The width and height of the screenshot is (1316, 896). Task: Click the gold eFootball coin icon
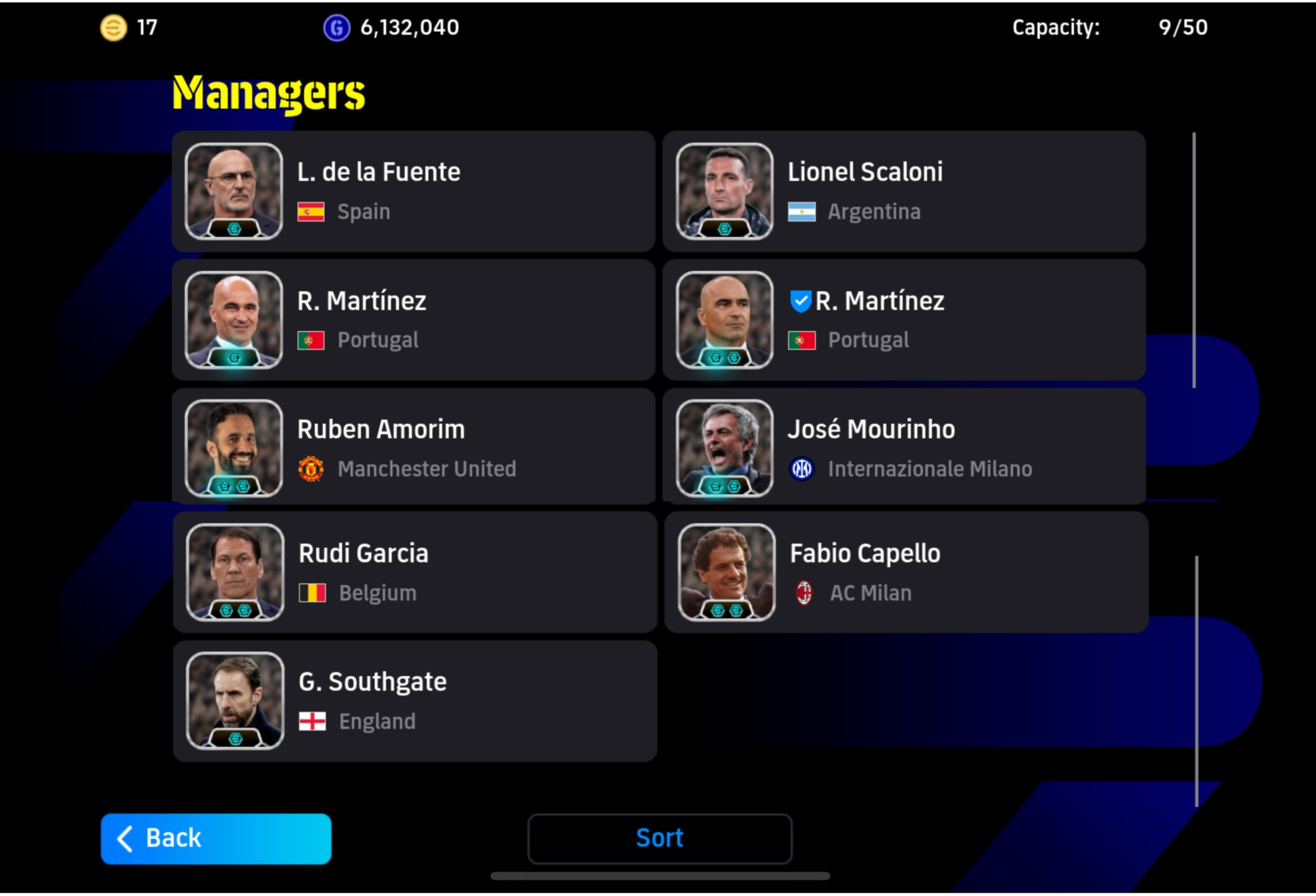113,27
